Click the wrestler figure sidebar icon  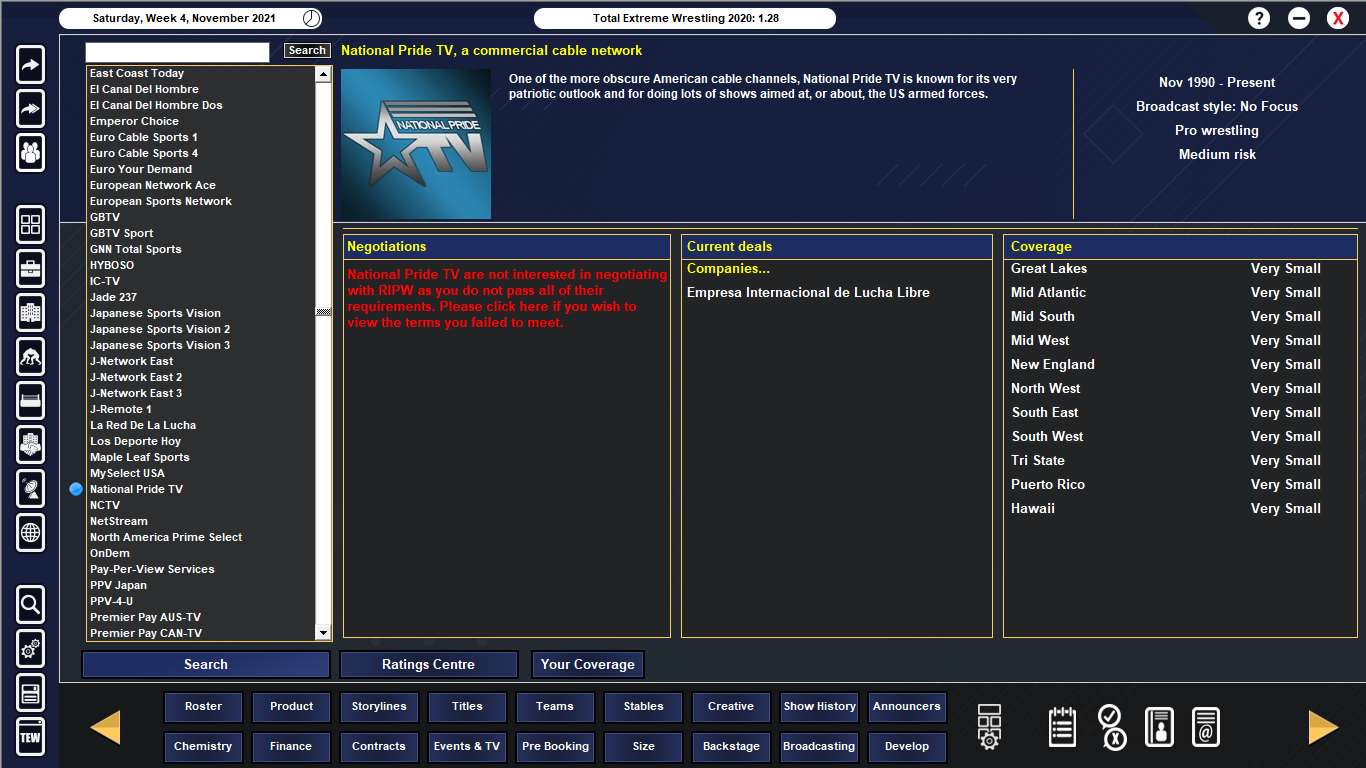(x=29, y=357)
